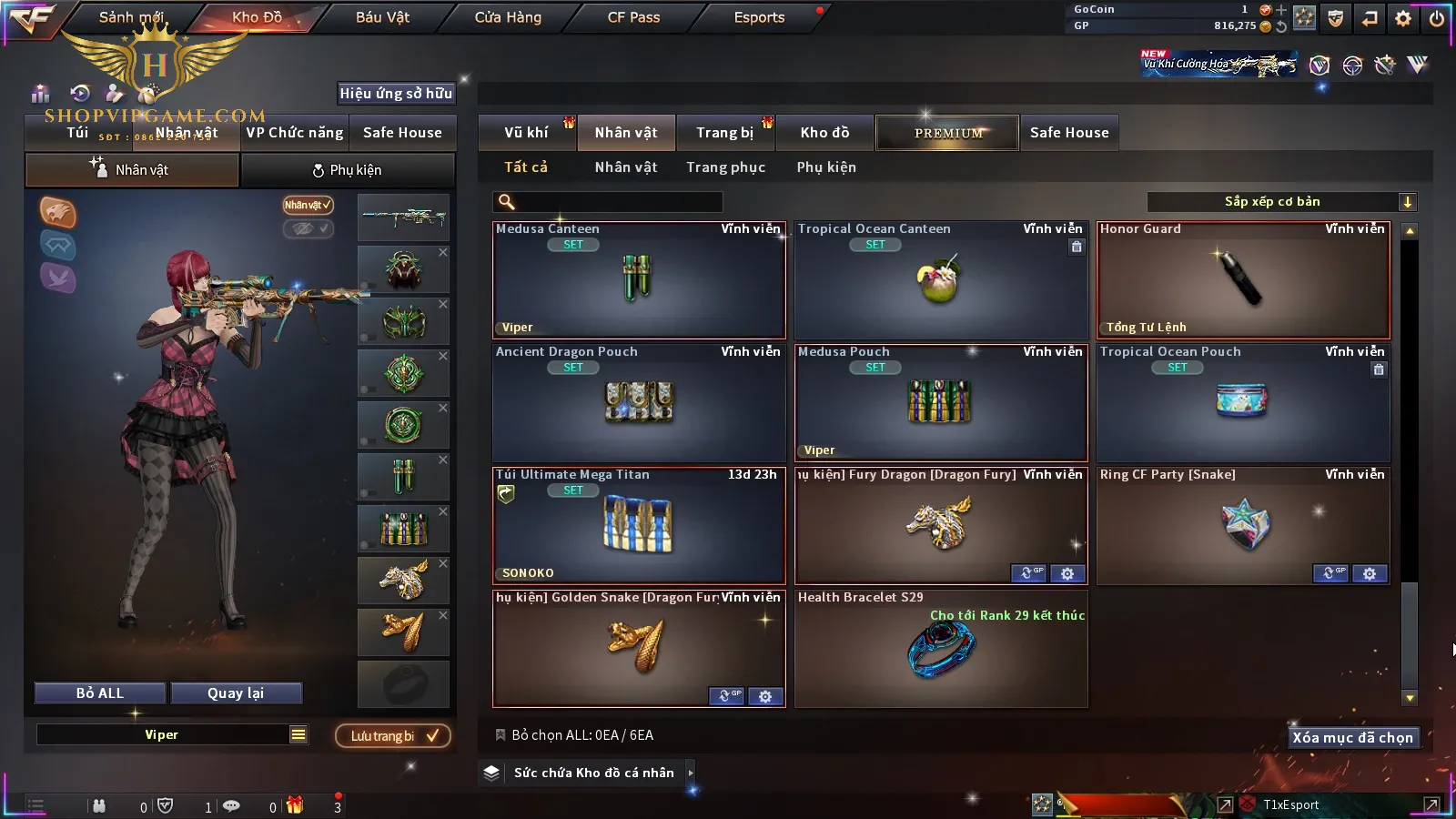Select the Phụ kiện sub-category filter
1456x819 pixels.
[826, 167]
